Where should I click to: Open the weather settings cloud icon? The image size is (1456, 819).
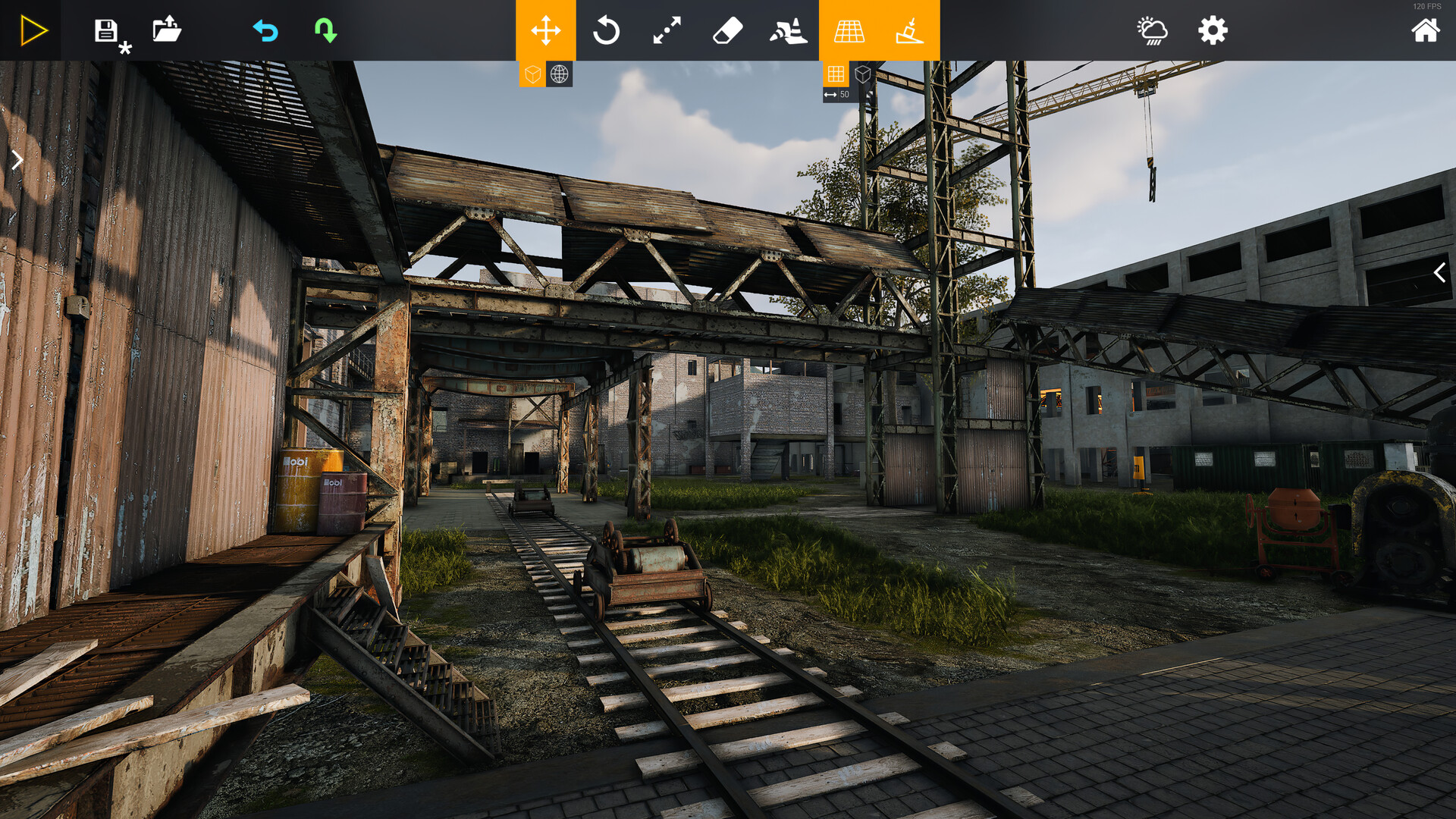coord(1153,30)
